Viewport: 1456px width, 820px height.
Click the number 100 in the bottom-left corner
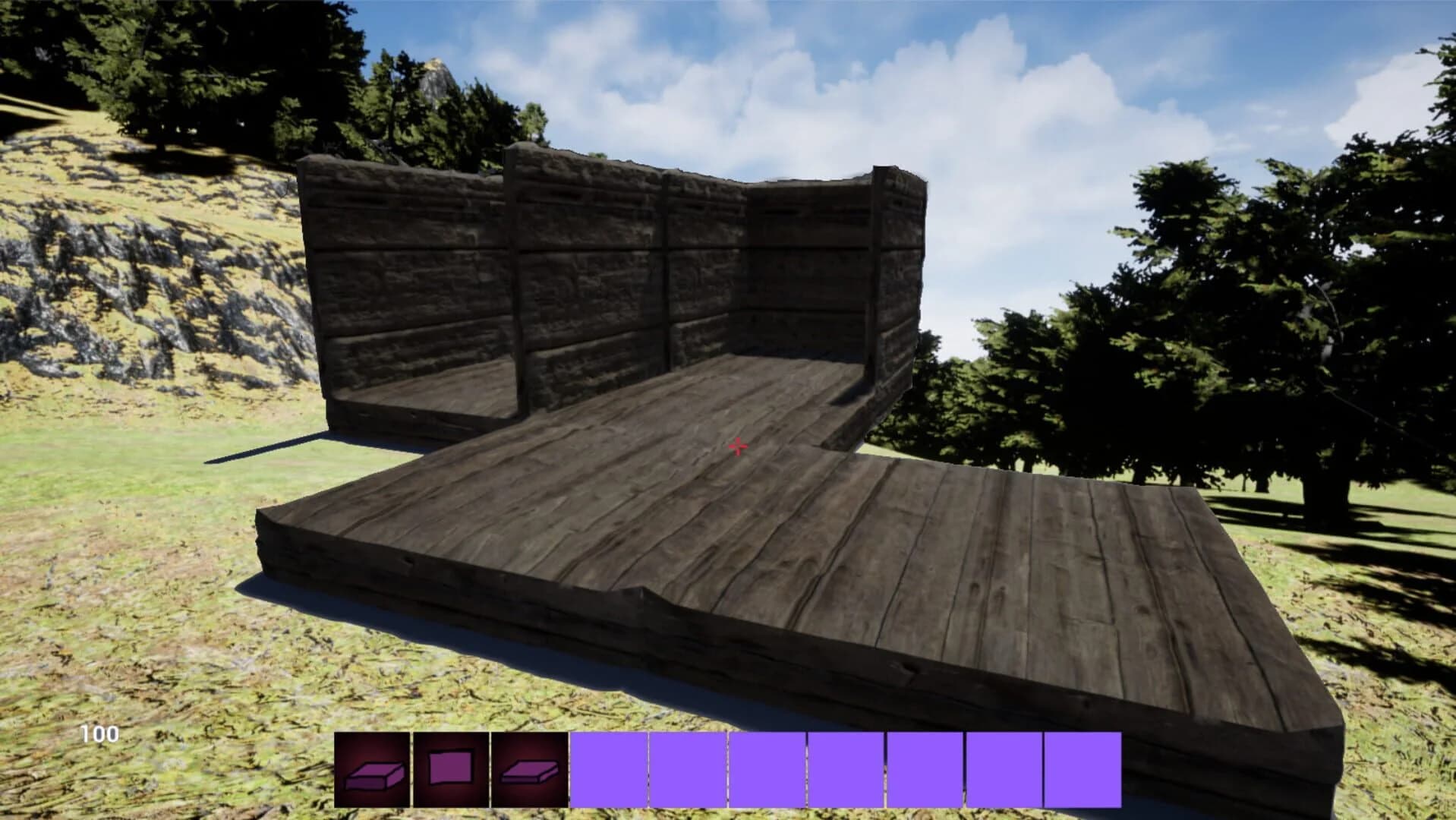[97, 735]
